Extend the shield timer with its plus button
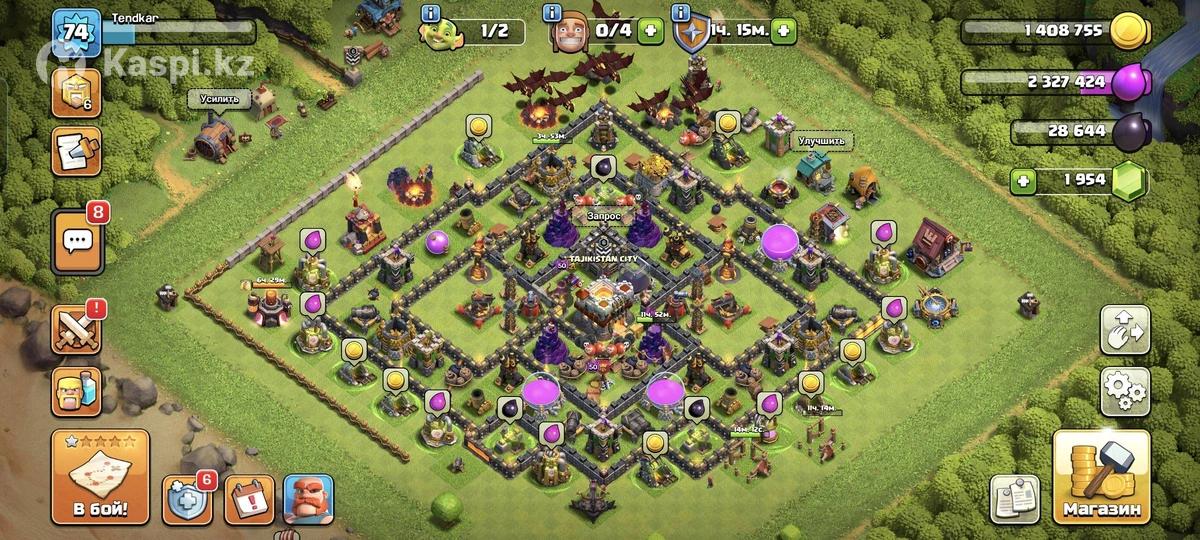 (784, 31)
